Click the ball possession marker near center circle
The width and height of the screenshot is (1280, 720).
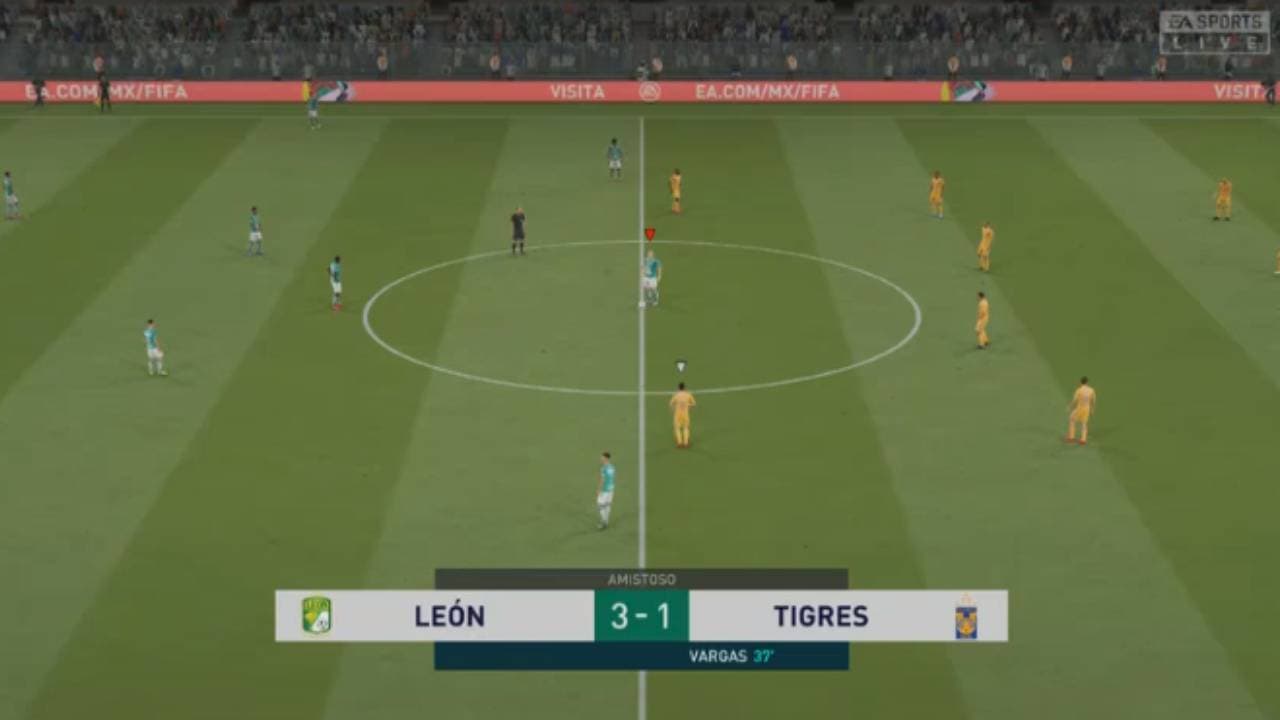(x=679, y=364)
